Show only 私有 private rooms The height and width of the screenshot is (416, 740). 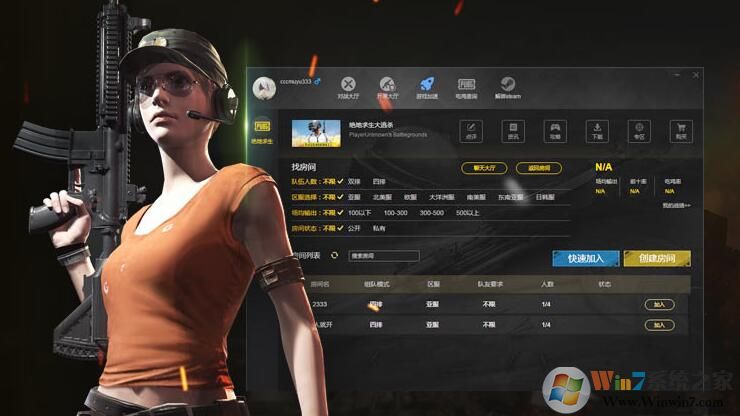coord(379,228)
